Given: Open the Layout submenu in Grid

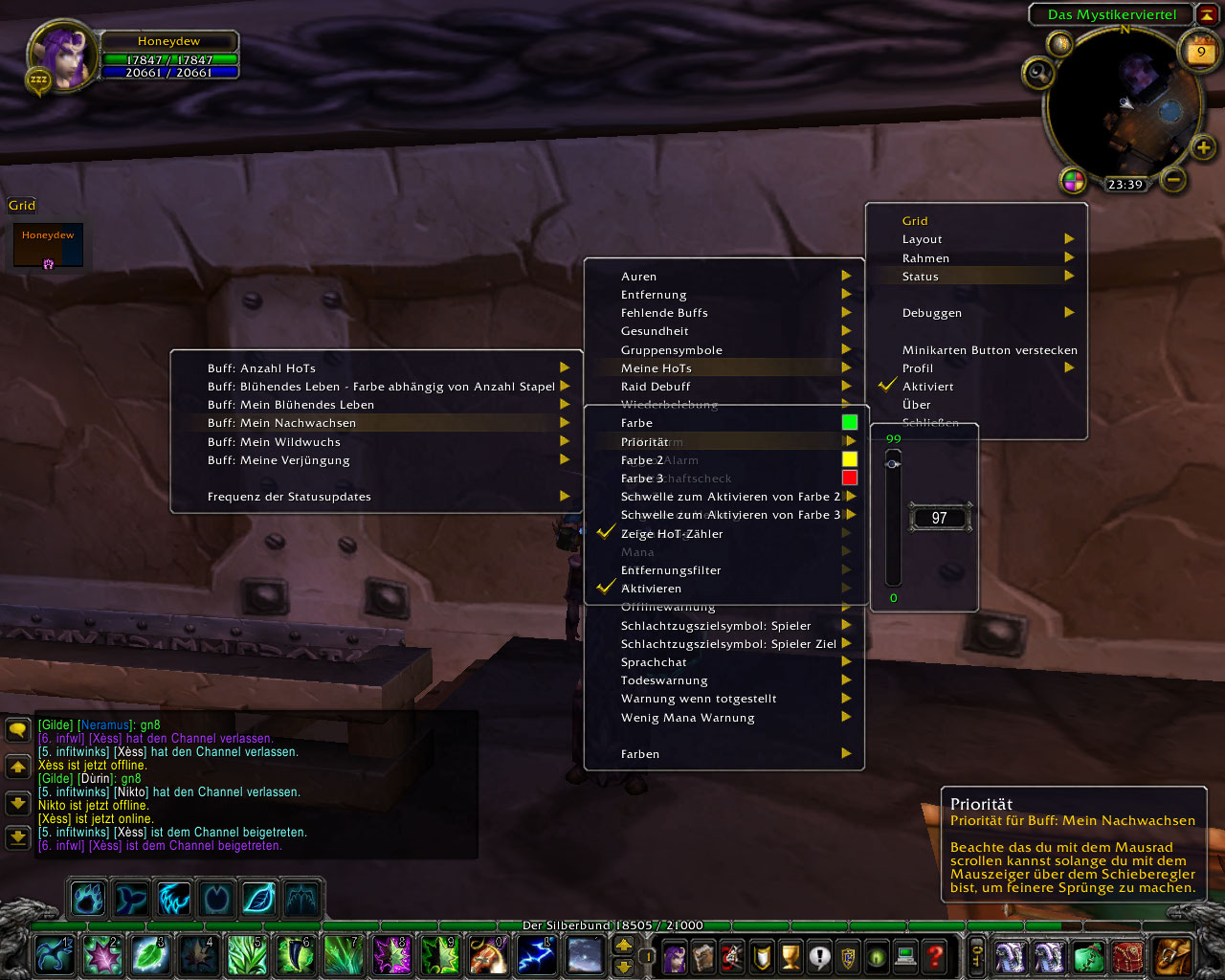Looking at the screenshot, I should point(923,239).
